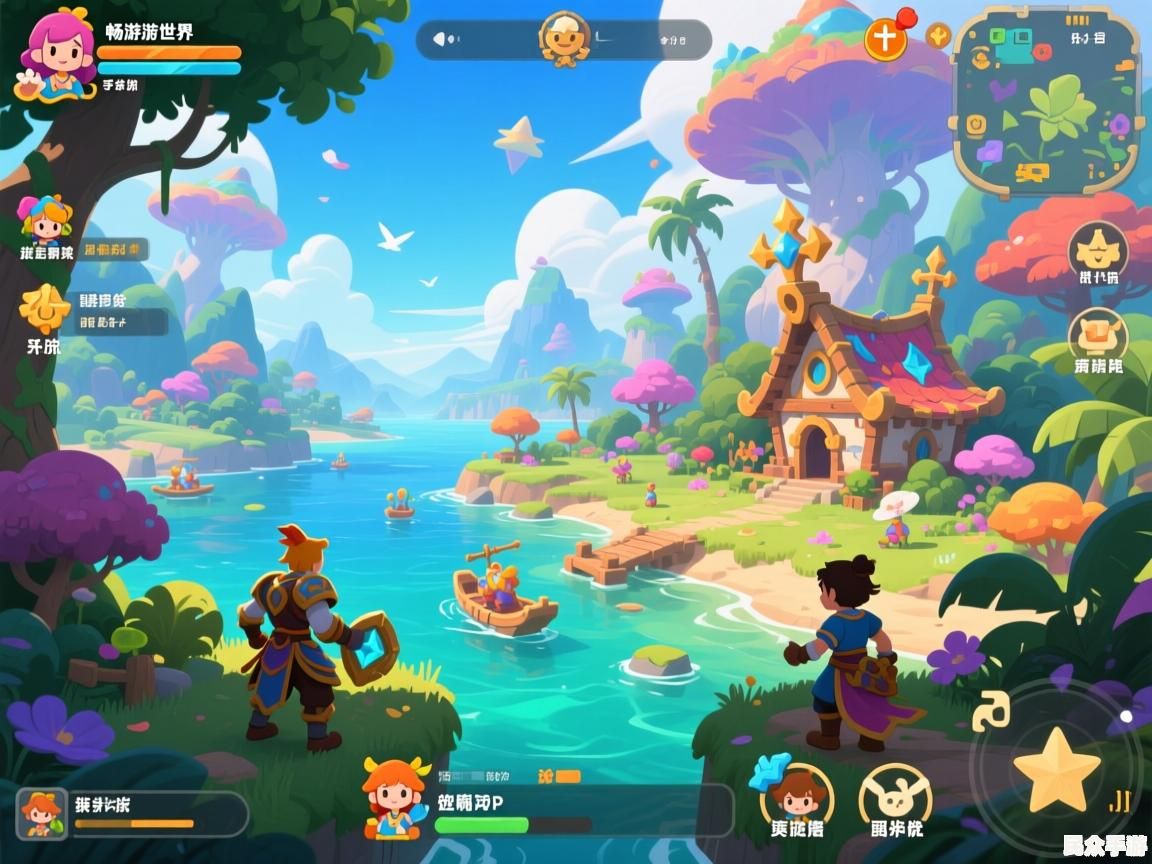Activate the big gold star action button
Viewport: 1152px width, 864px height.
(x=1056, y=770)
